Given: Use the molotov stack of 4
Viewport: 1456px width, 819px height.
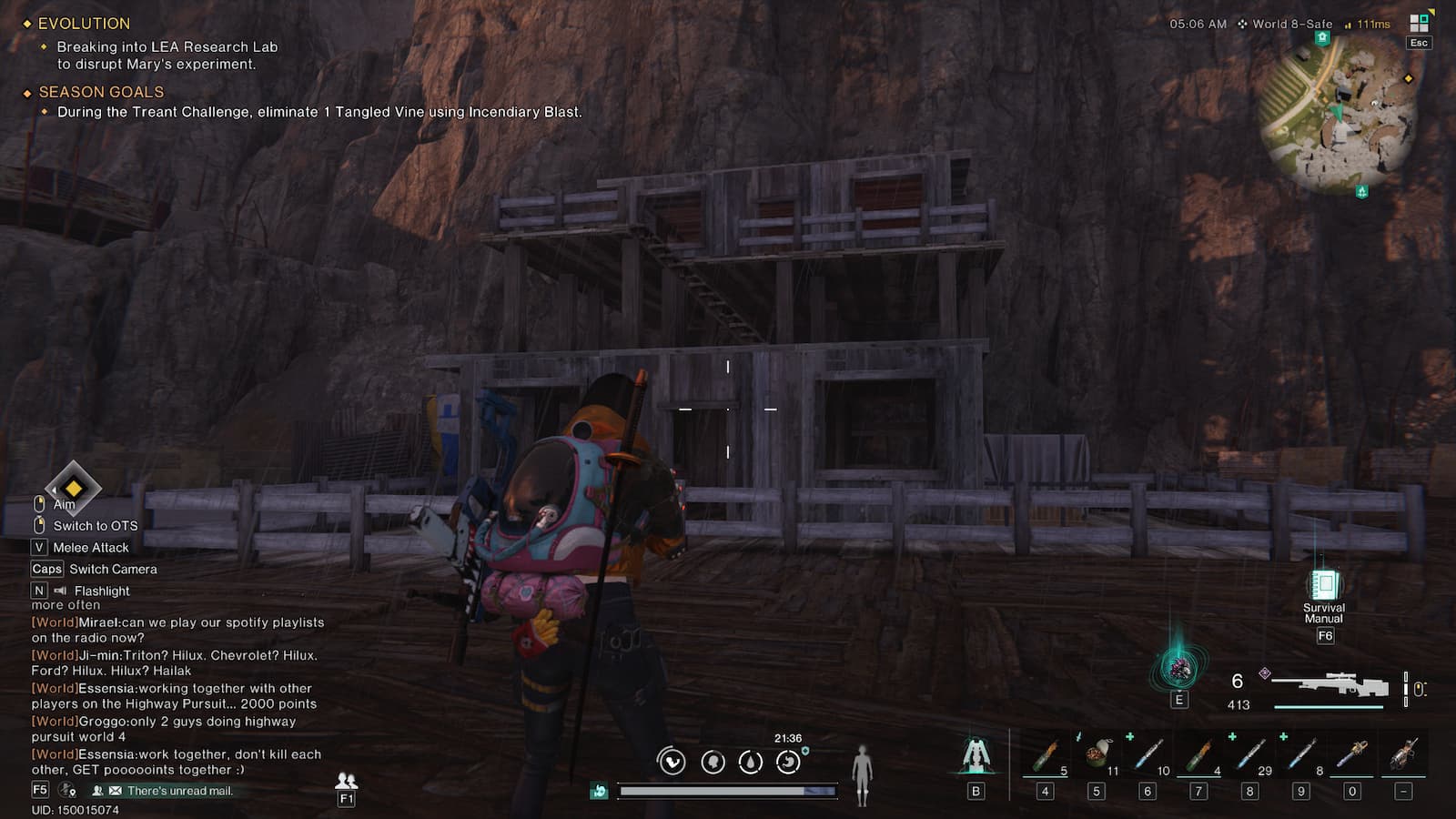Looking at the screenshot, I should pyautogui.click(x=1199, y=755).
